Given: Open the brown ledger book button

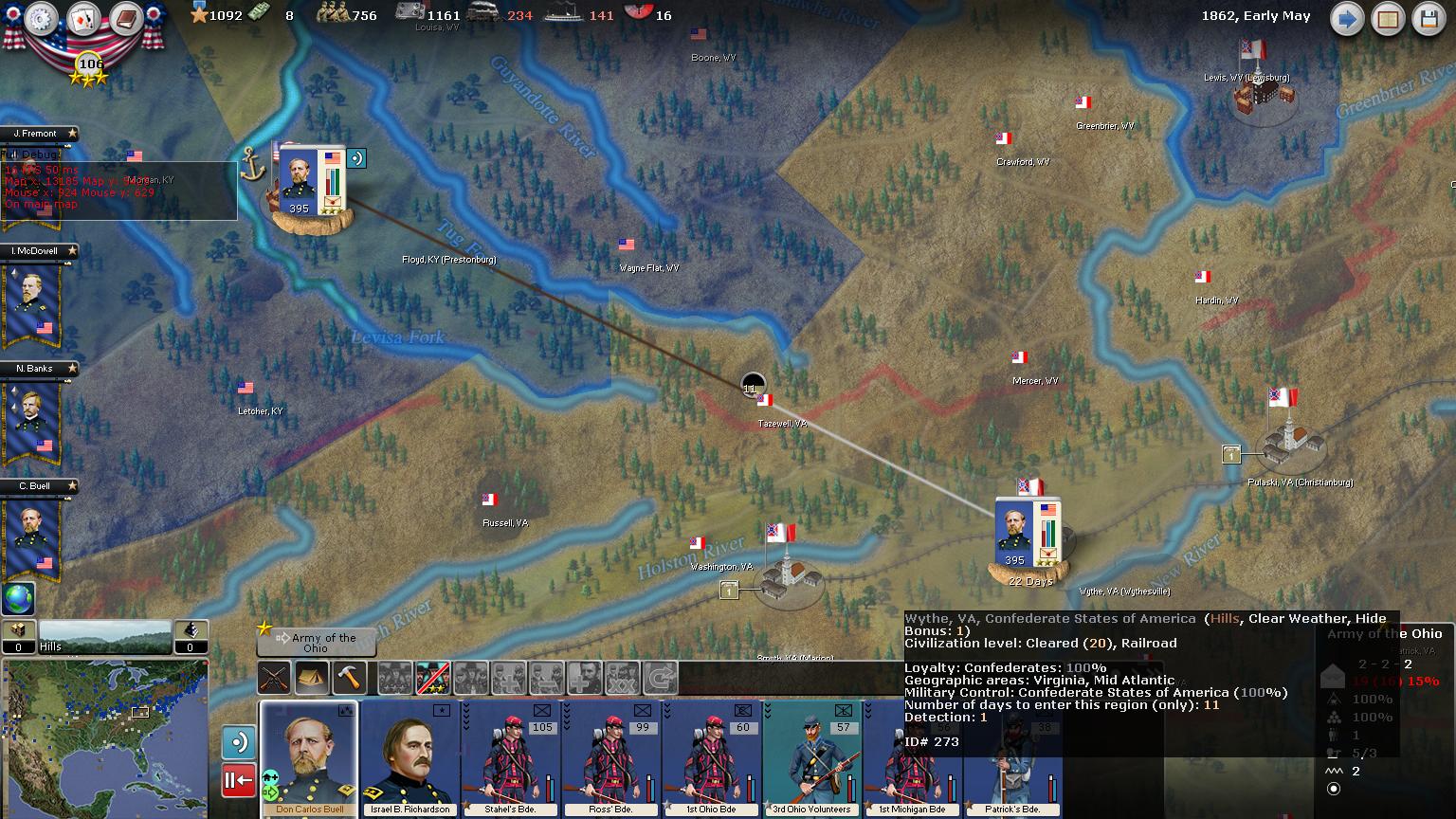Looking at the screenshot, I should 125,19.
